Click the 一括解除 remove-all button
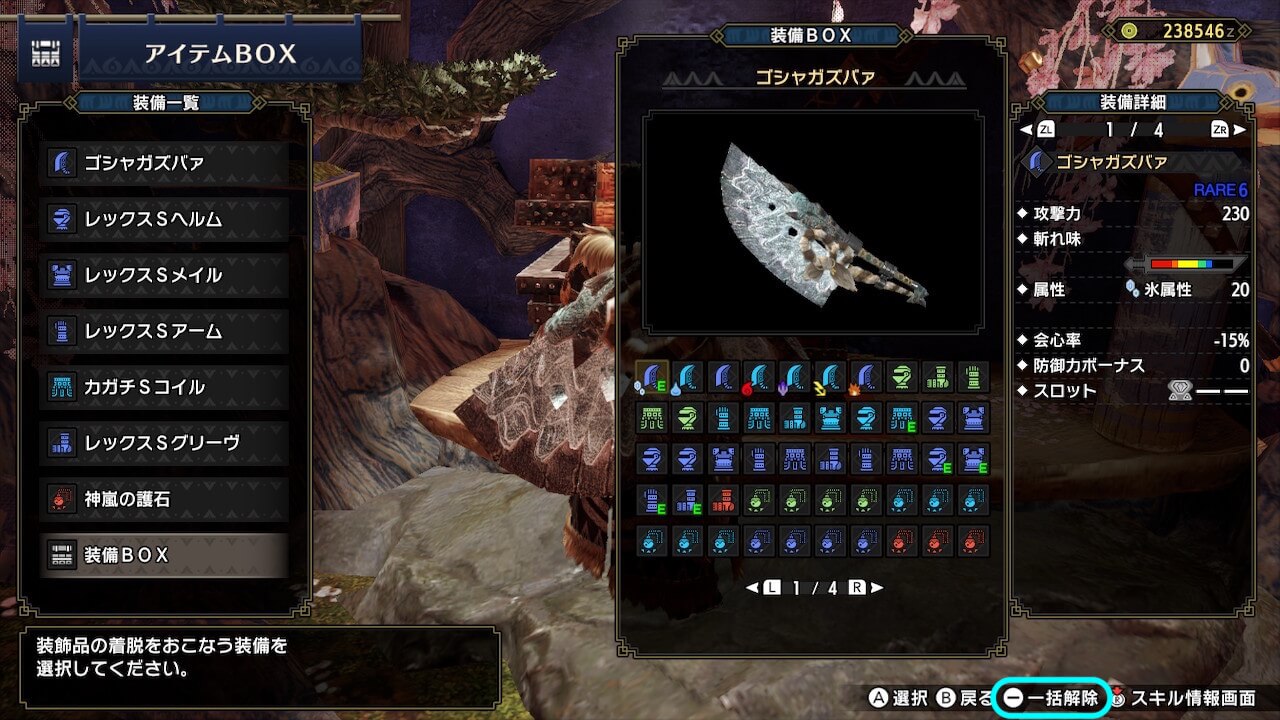This screenshot has height=720, width=1280. point(1050,697)
